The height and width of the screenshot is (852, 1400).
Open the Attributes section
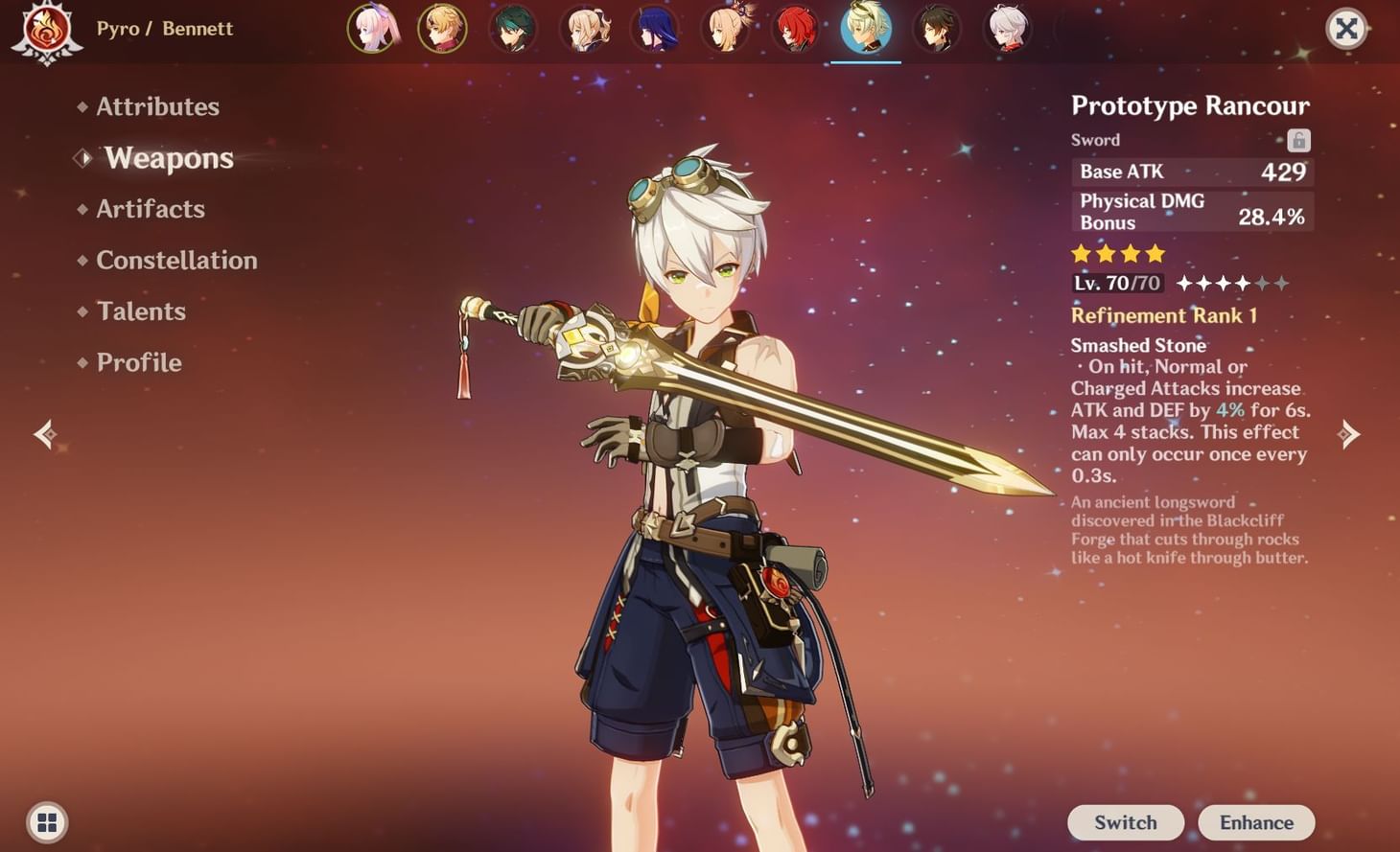tap(156, 106)
